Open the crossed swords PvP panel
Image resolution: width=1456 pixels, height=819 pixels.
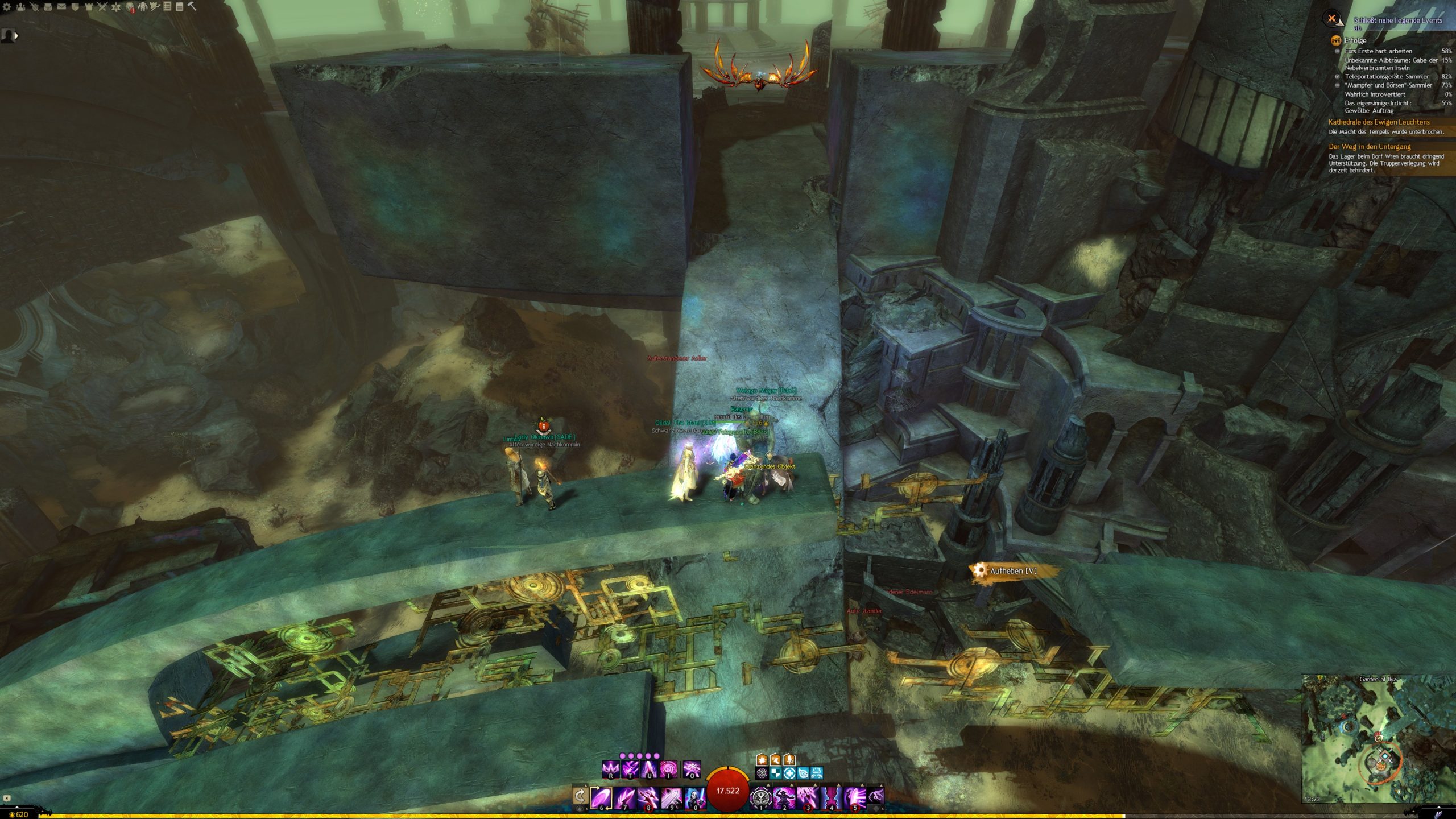(x=102, y=7)
